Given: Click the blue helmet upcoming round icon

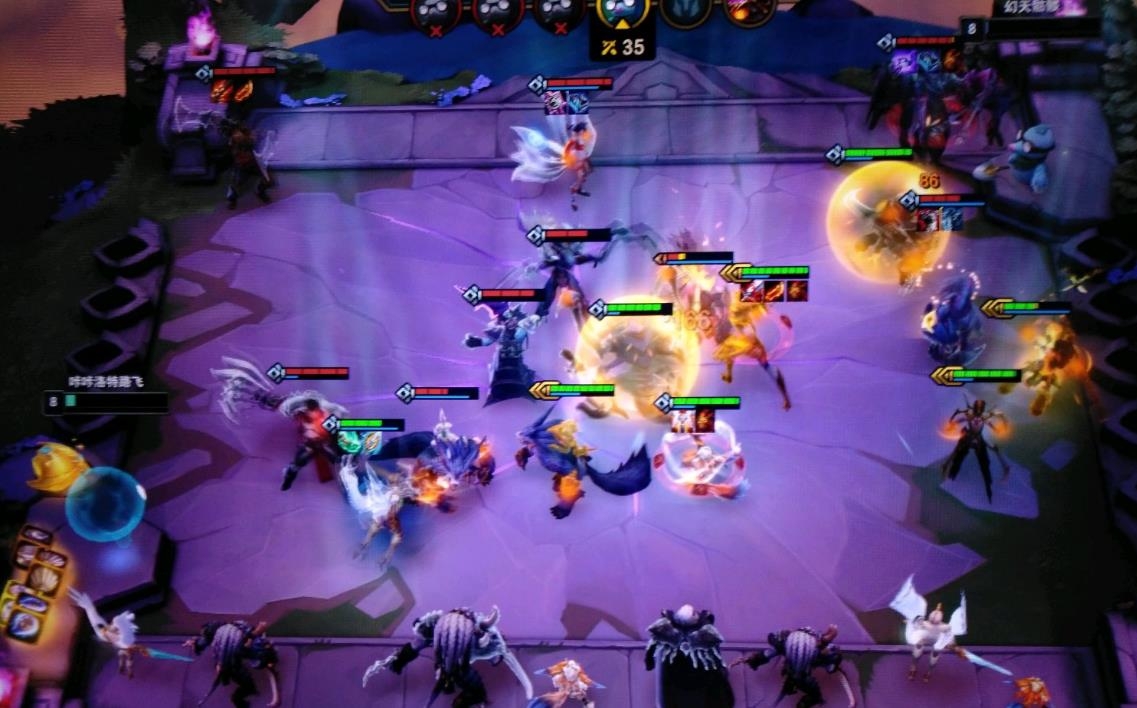Looking at the screenshot, I should click(686, 10).
